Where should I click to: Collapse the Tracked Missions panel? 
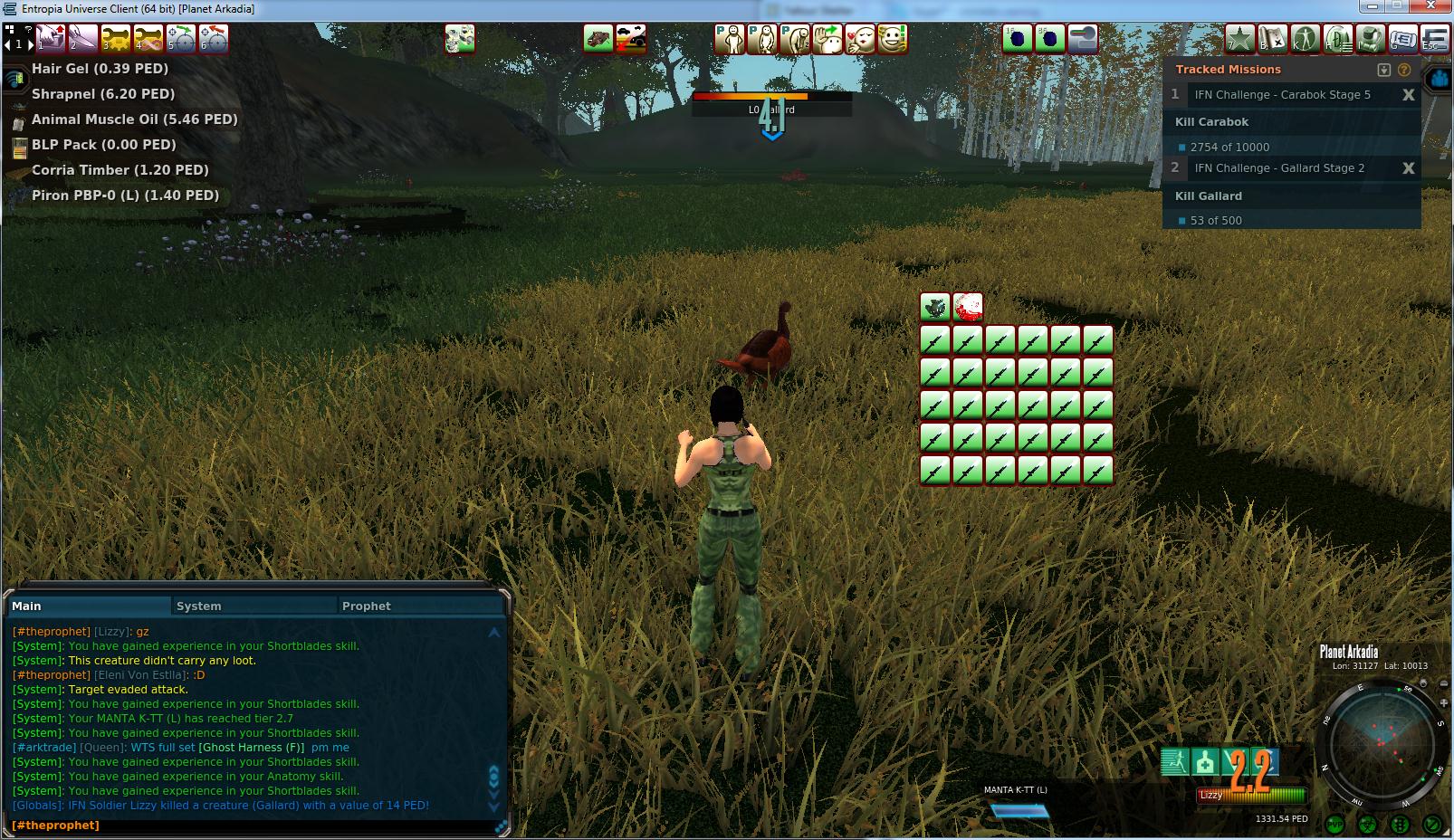[x=1383, y=70]
